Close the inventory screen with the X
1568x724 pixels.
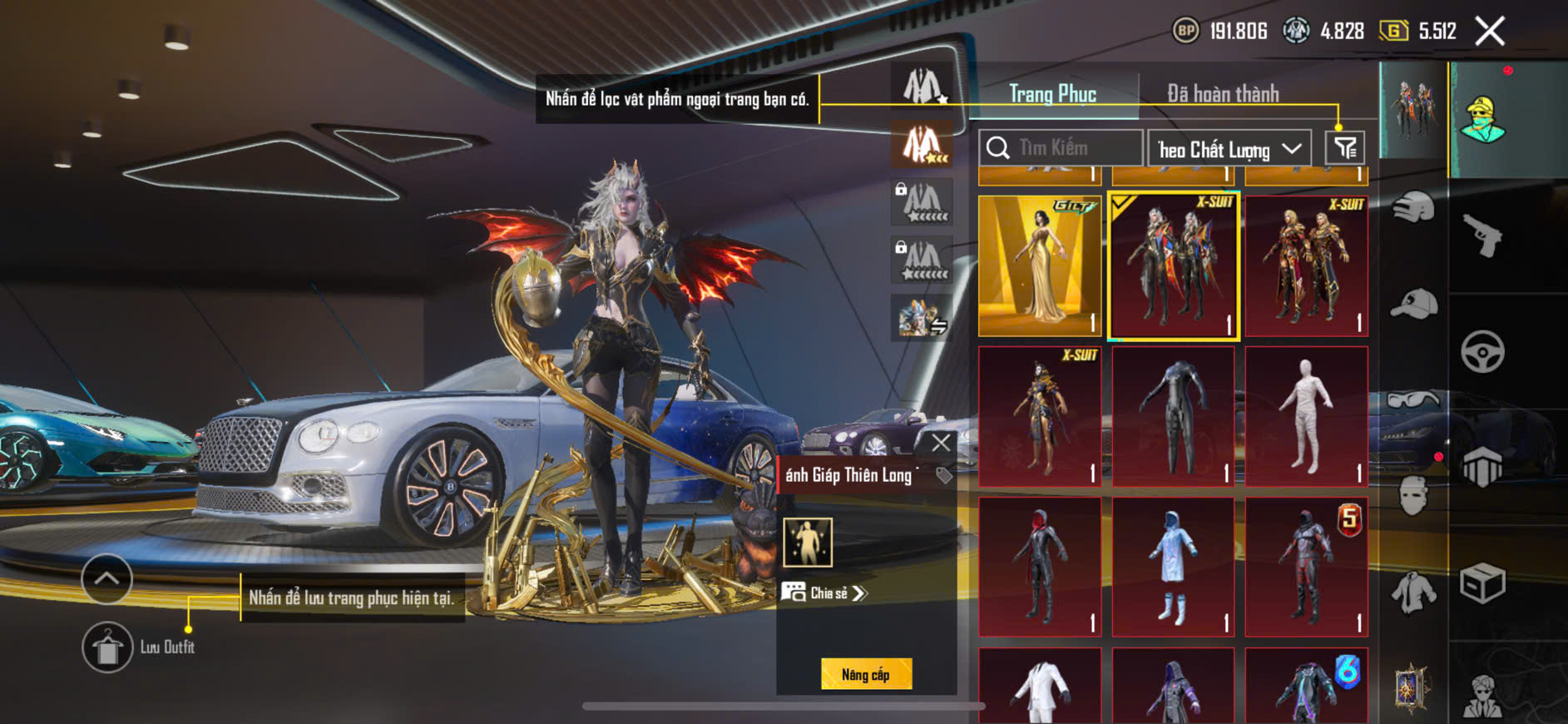(1489, 32)
